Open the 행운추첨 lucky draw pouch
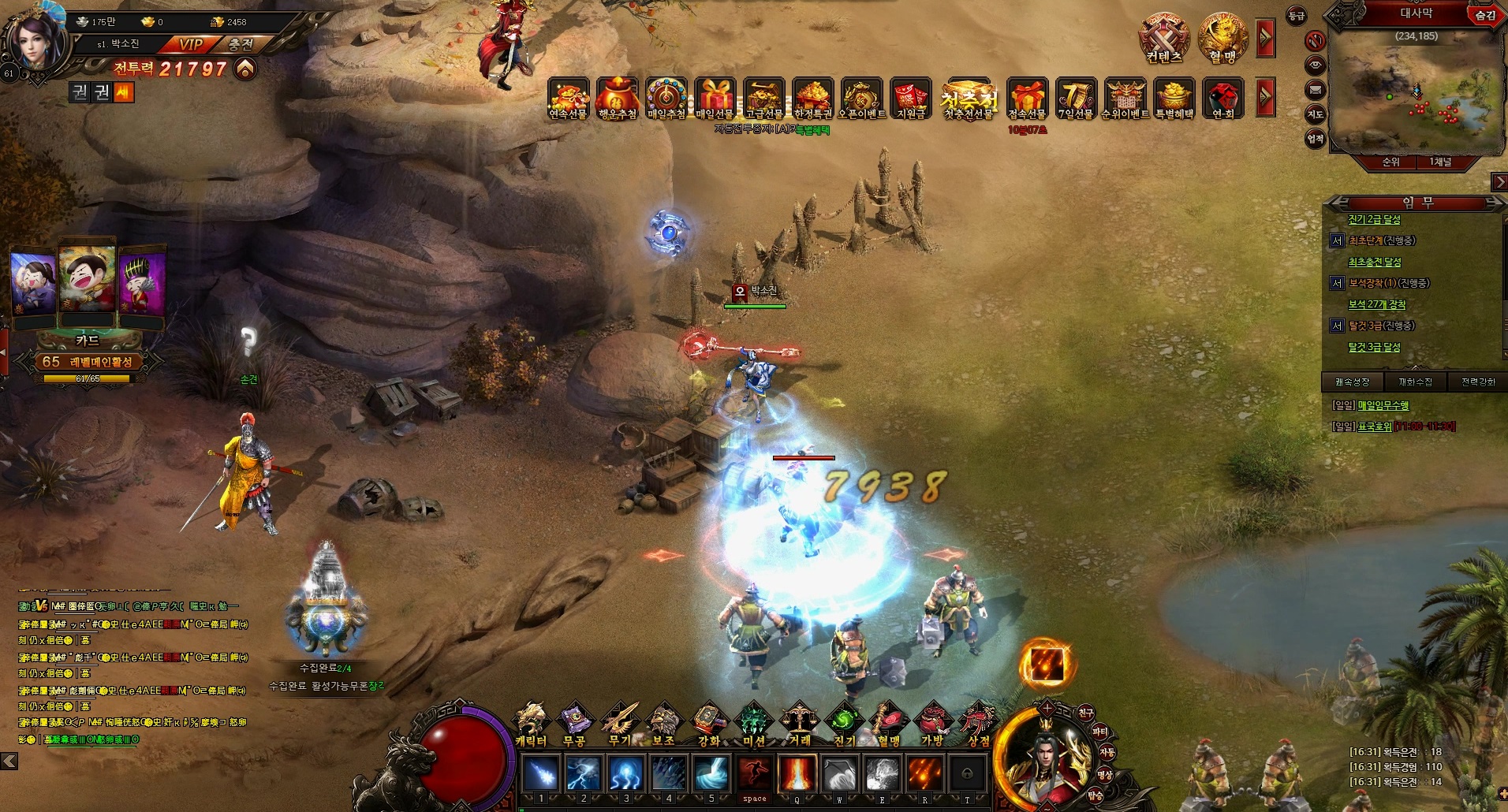The height and width of the screenshot is (812, 1508). 618,99
